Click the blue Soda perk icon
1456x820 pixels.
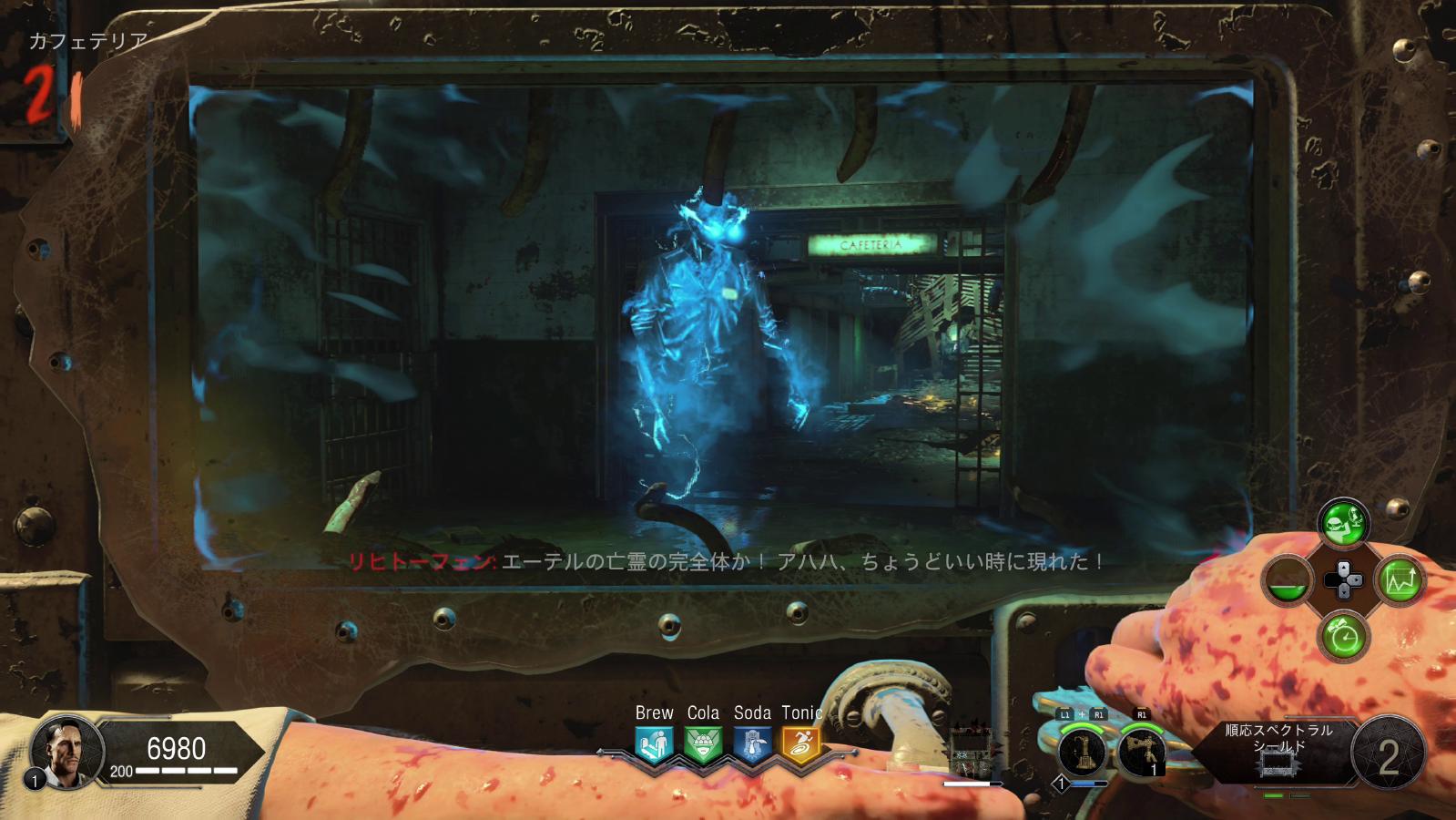751,744
